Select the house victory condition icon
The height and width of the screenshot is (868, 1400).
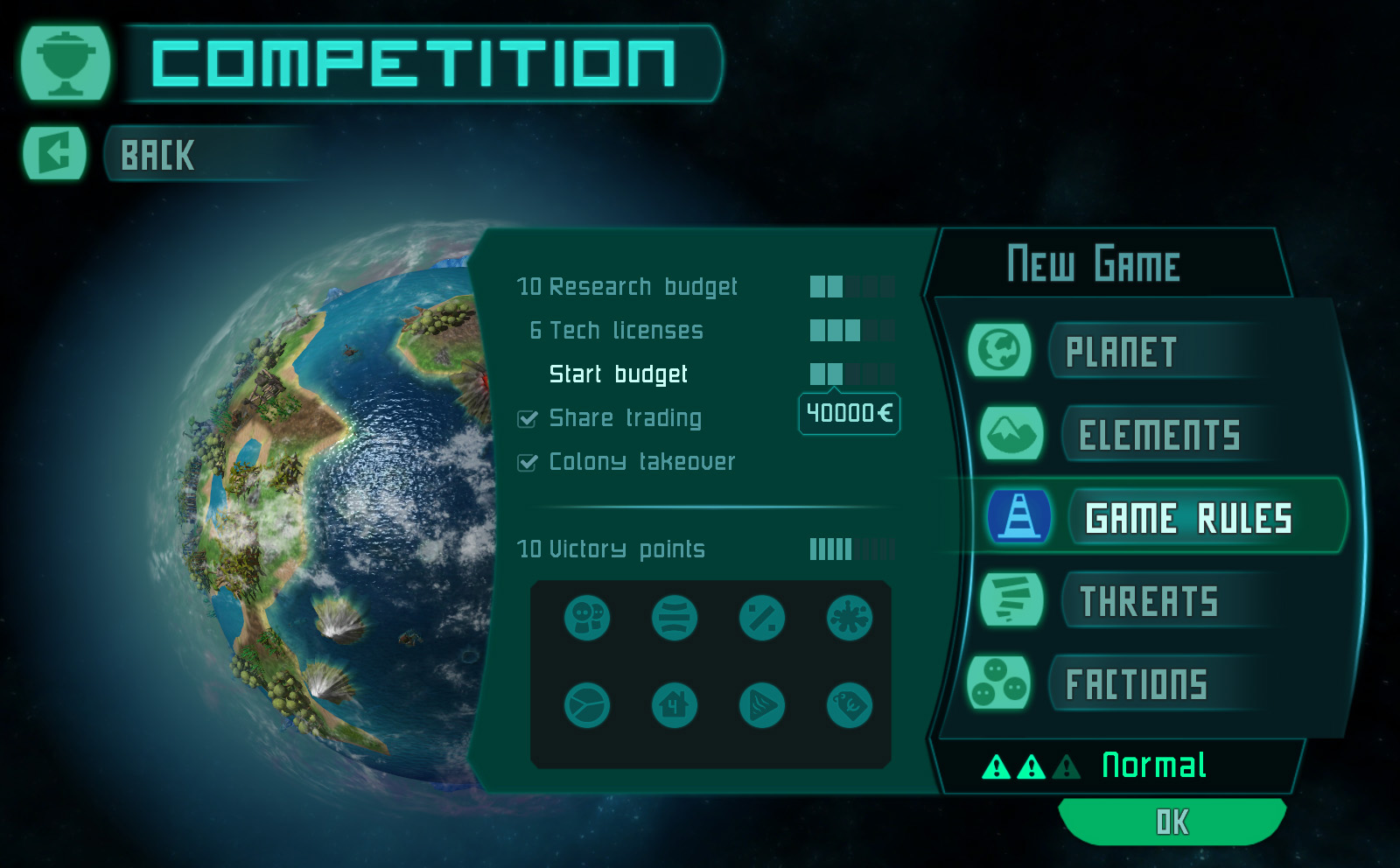(675, 704)
